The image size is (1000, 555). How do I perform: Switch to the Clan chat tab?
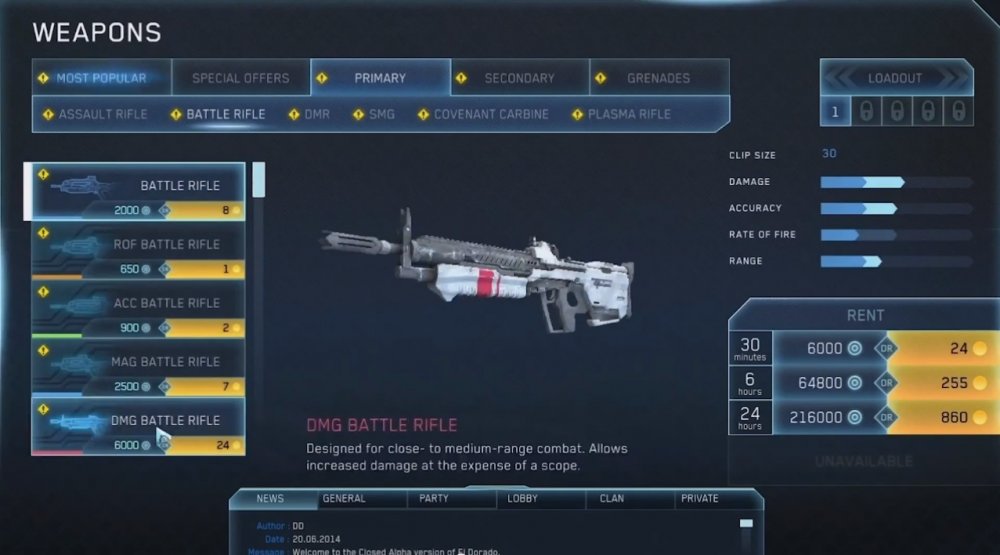point(611,498)
